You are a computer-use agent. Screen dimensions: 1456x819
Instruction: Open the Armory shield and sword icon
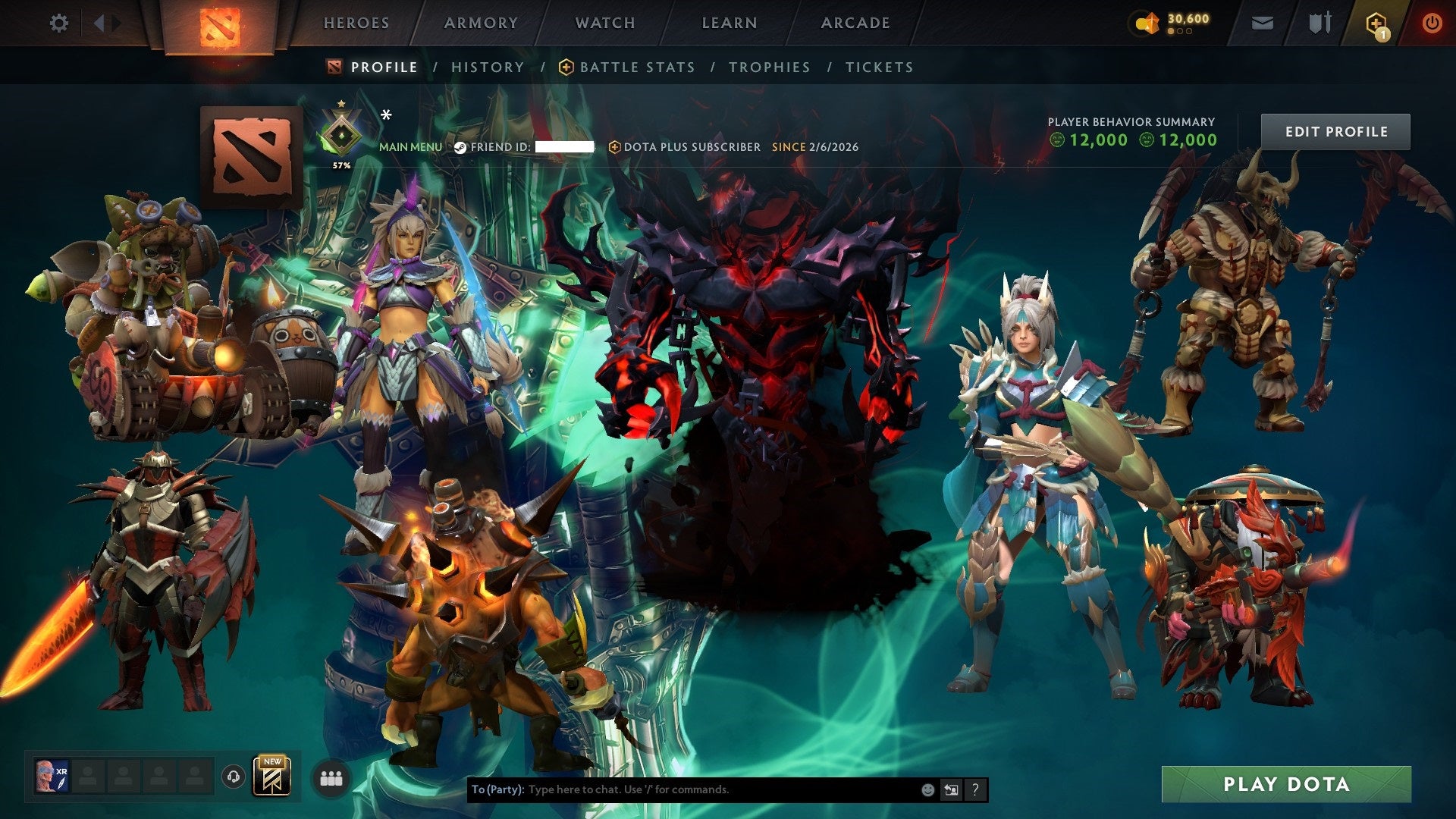coord(1319,23)
